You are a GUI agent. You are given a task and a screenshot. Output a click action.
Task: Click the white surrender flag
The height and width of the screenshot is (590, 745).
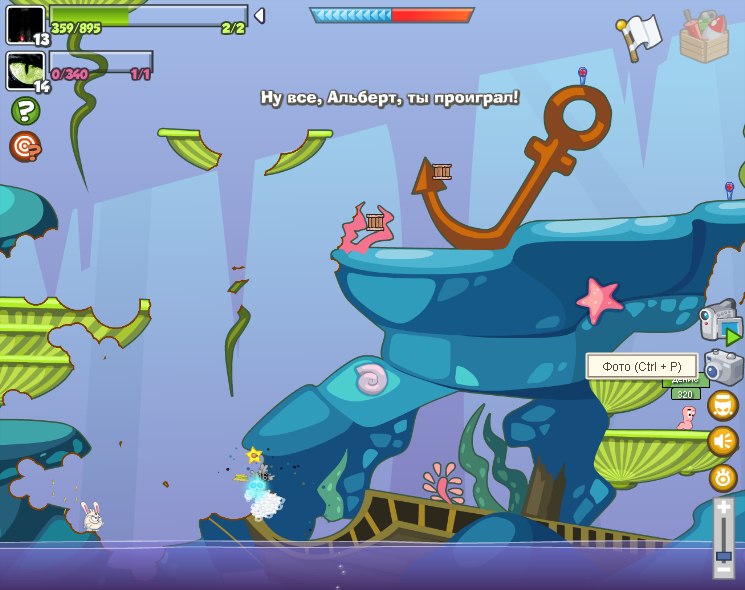(640, 36)
